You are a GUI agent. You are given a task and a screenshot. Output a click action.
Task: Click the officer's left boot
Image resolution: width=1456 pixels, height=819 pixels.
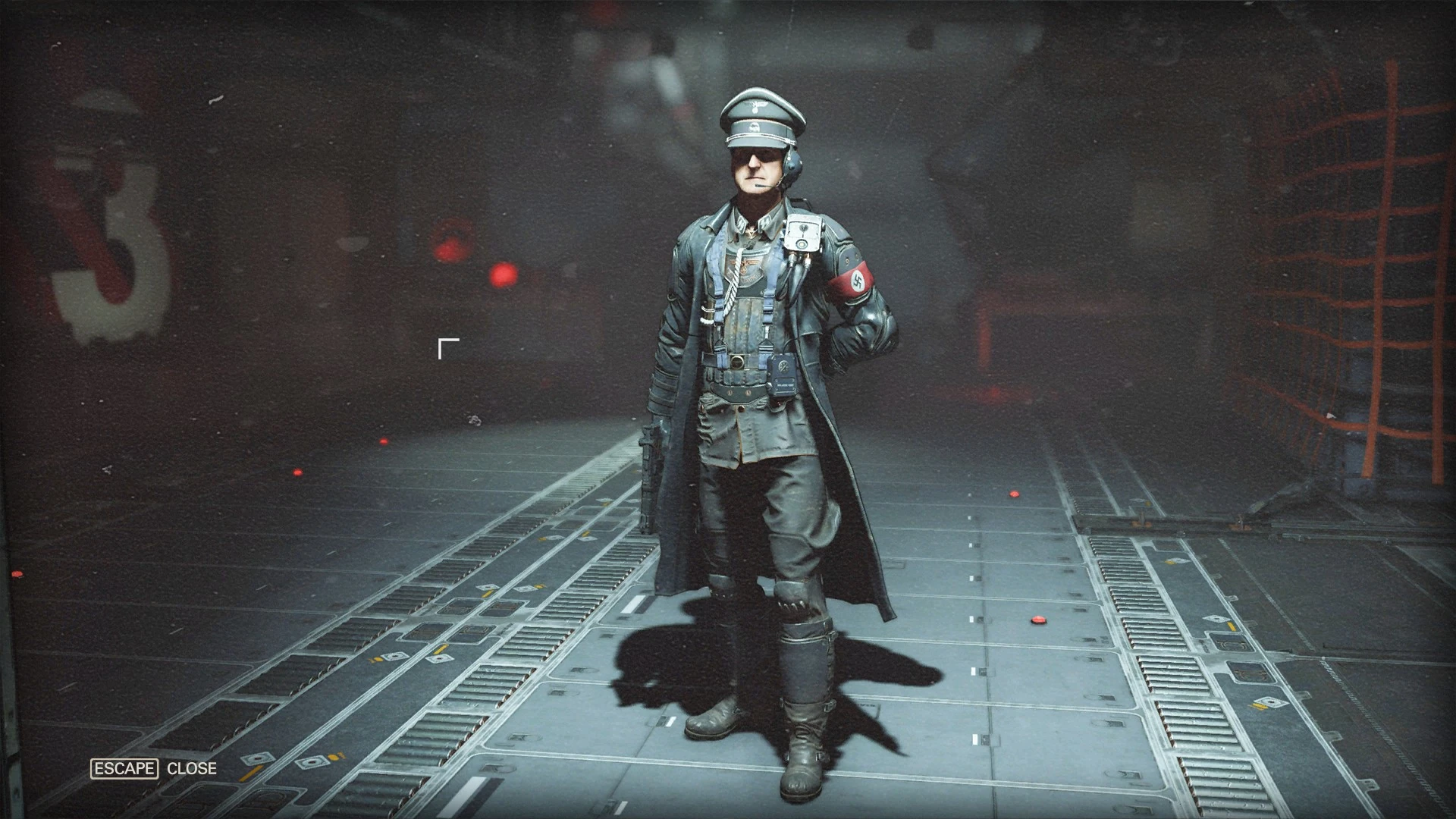pos(805,747)
